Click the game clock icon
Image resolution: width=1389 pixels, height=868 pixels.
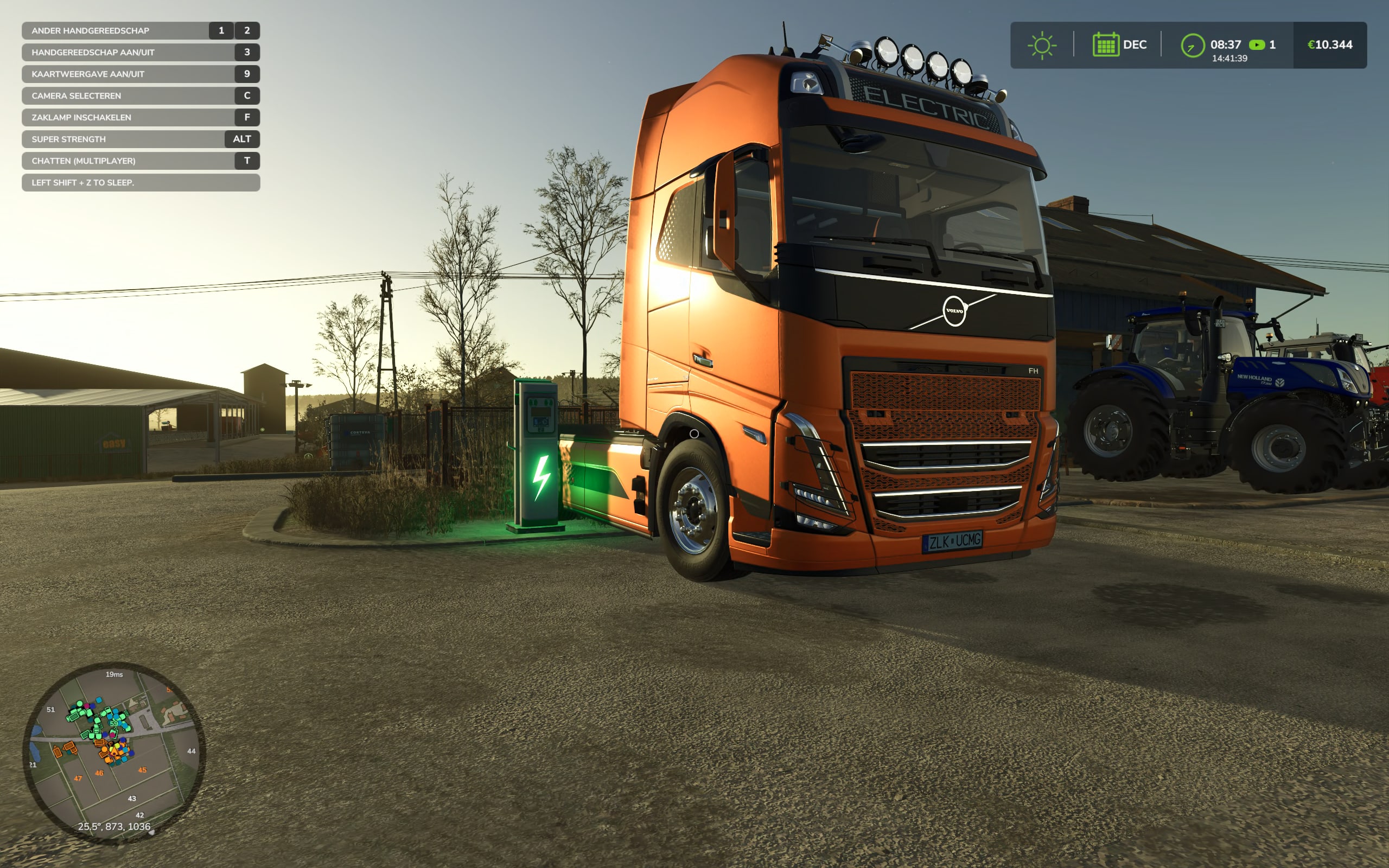click(1192, 46)
